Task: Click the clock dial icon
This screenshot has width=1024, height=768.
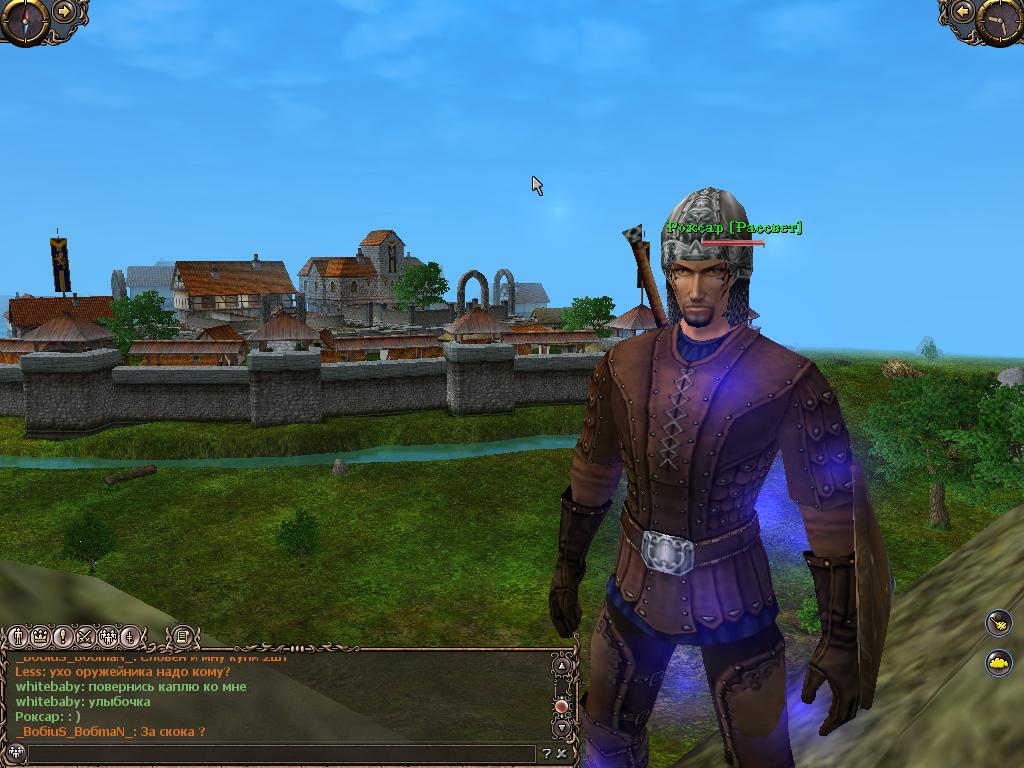Action: click(x=1001, y=20)
